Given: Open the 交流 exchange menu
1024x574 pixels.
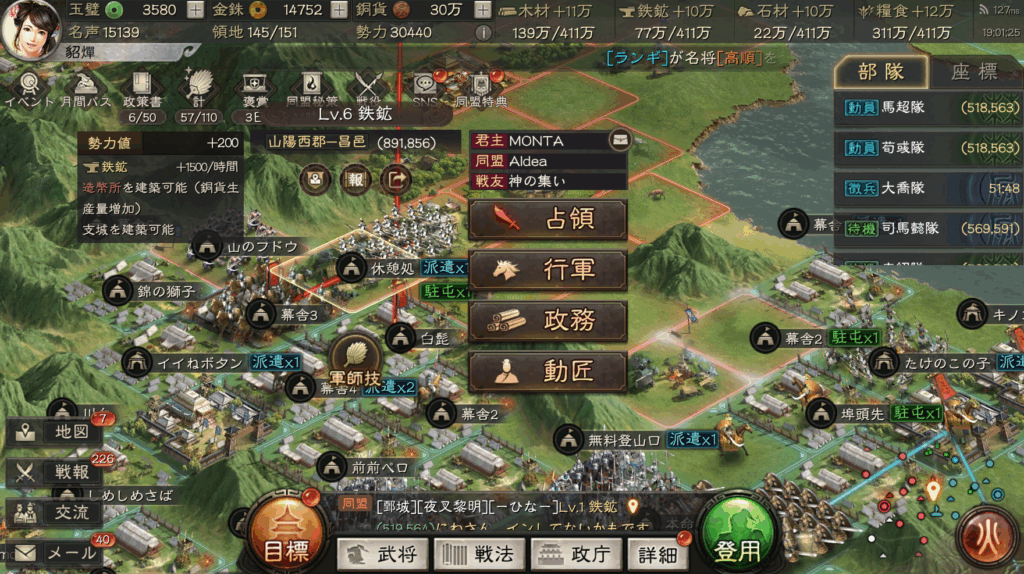Looking at the screenshot, I should pyautogui.click(x=55, y=512).
